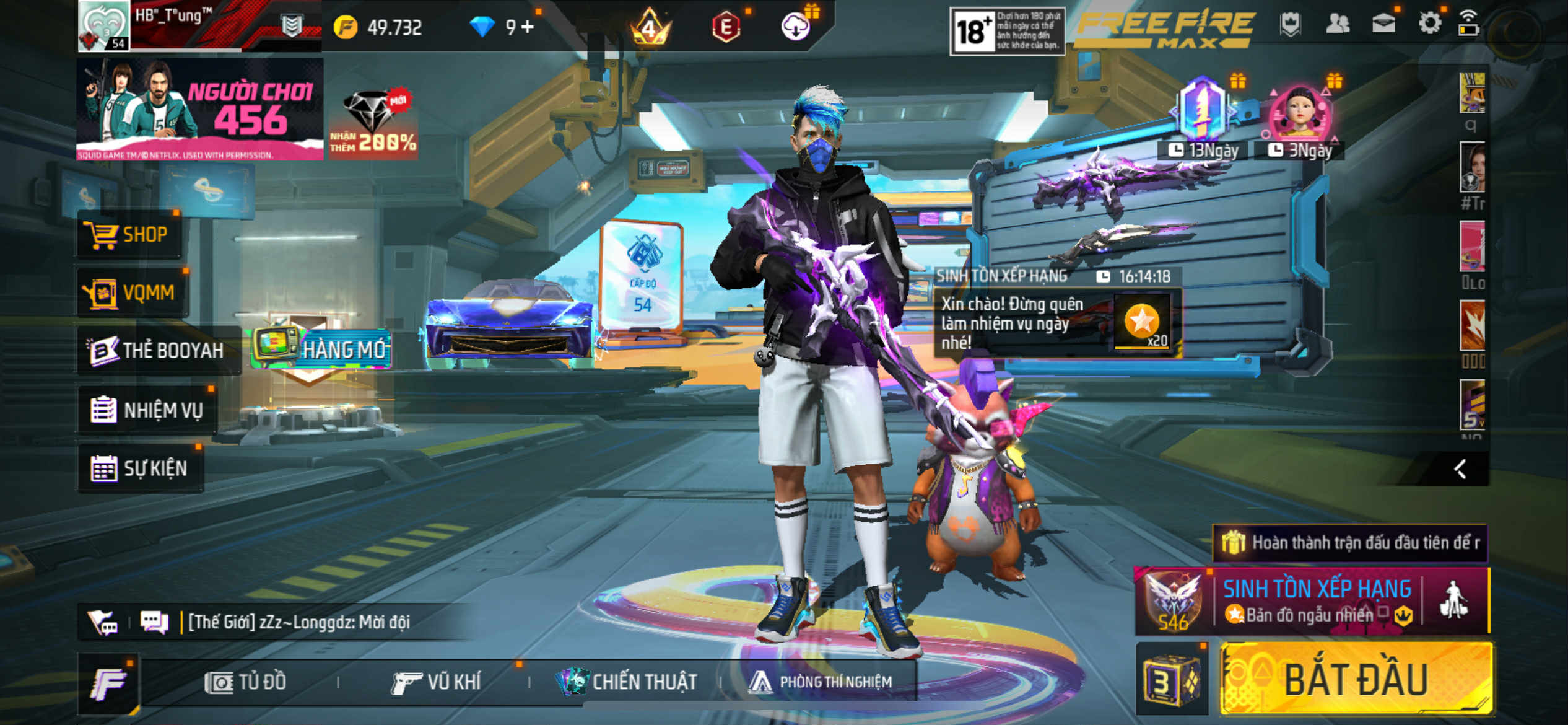The image size is (1568, 725).
Task: Open the VQMM lucky spin menu
Action: point(133,292)
